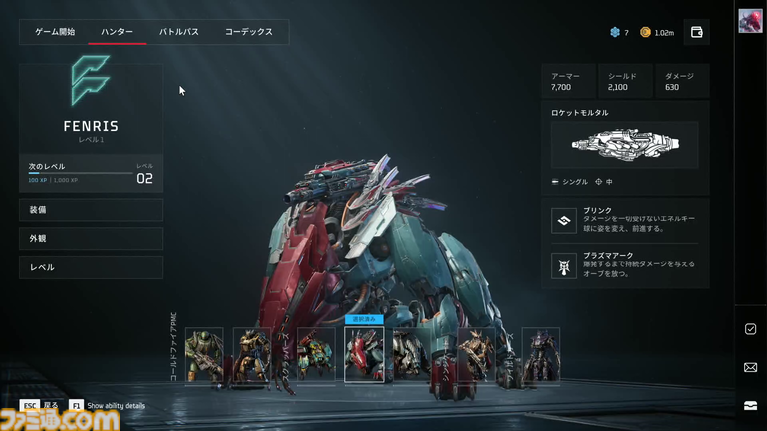The width and height of the screenshot is (767, 431).
Task: Show the ブリンク ability
Action: [625, 220]
